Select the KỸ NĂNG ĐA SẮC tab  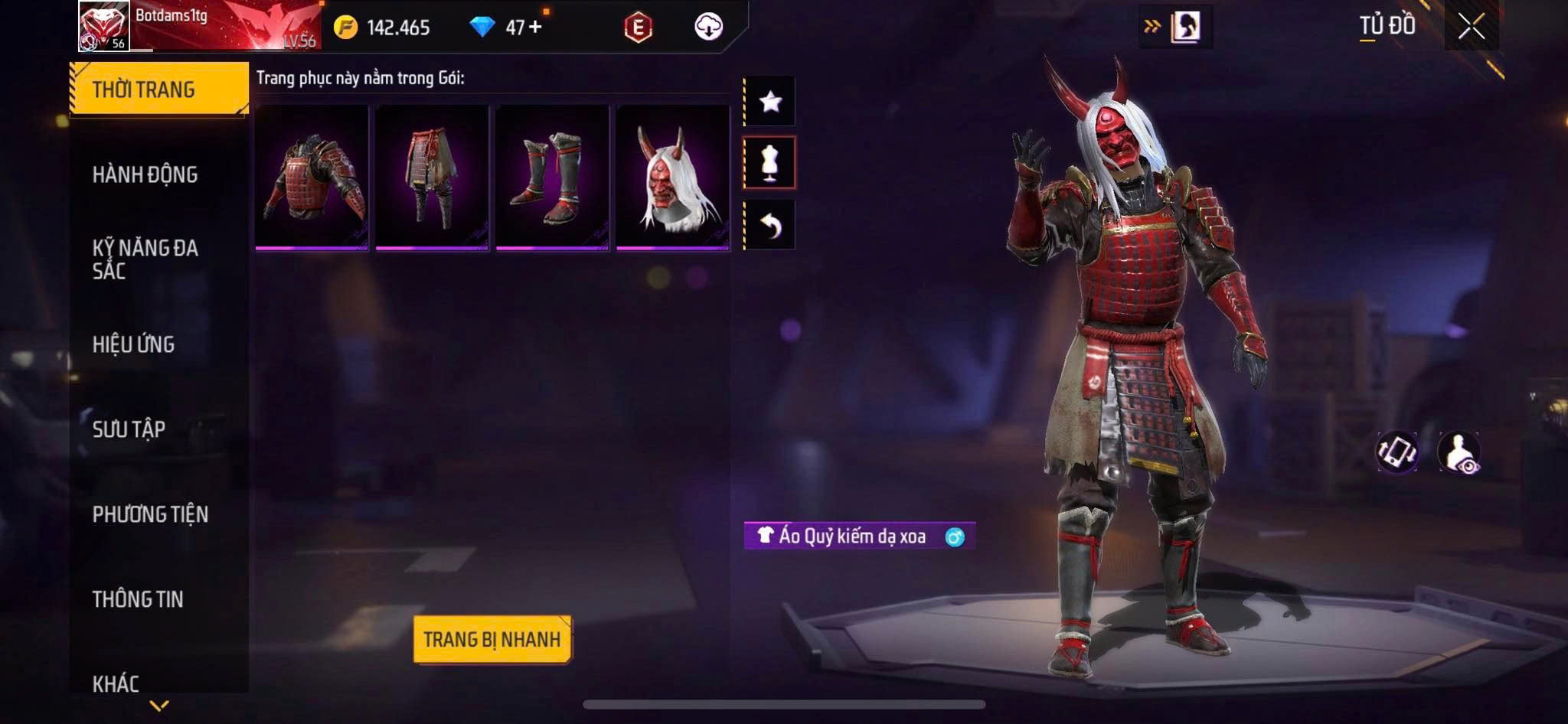click(145, 259)
